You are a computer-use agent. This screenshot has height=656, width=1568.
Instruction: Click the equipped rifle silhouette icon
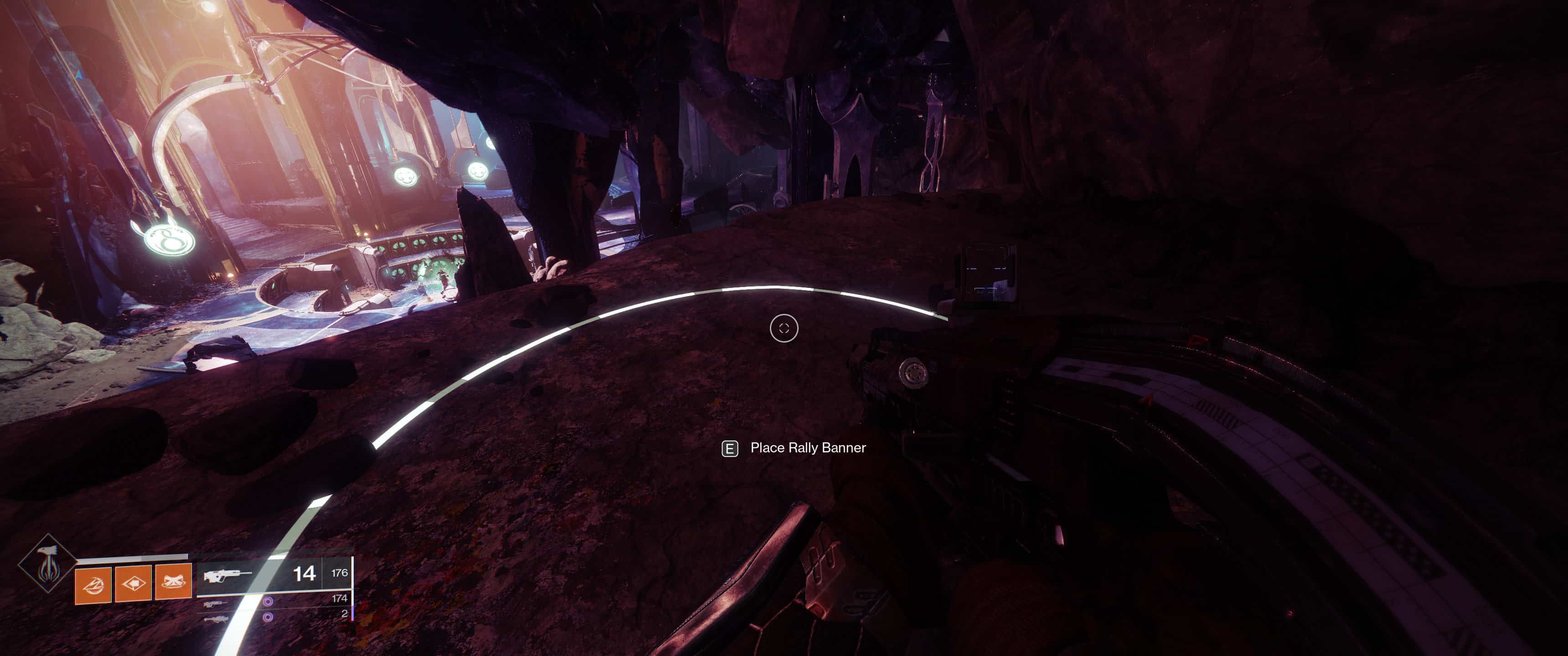(227, 576)
